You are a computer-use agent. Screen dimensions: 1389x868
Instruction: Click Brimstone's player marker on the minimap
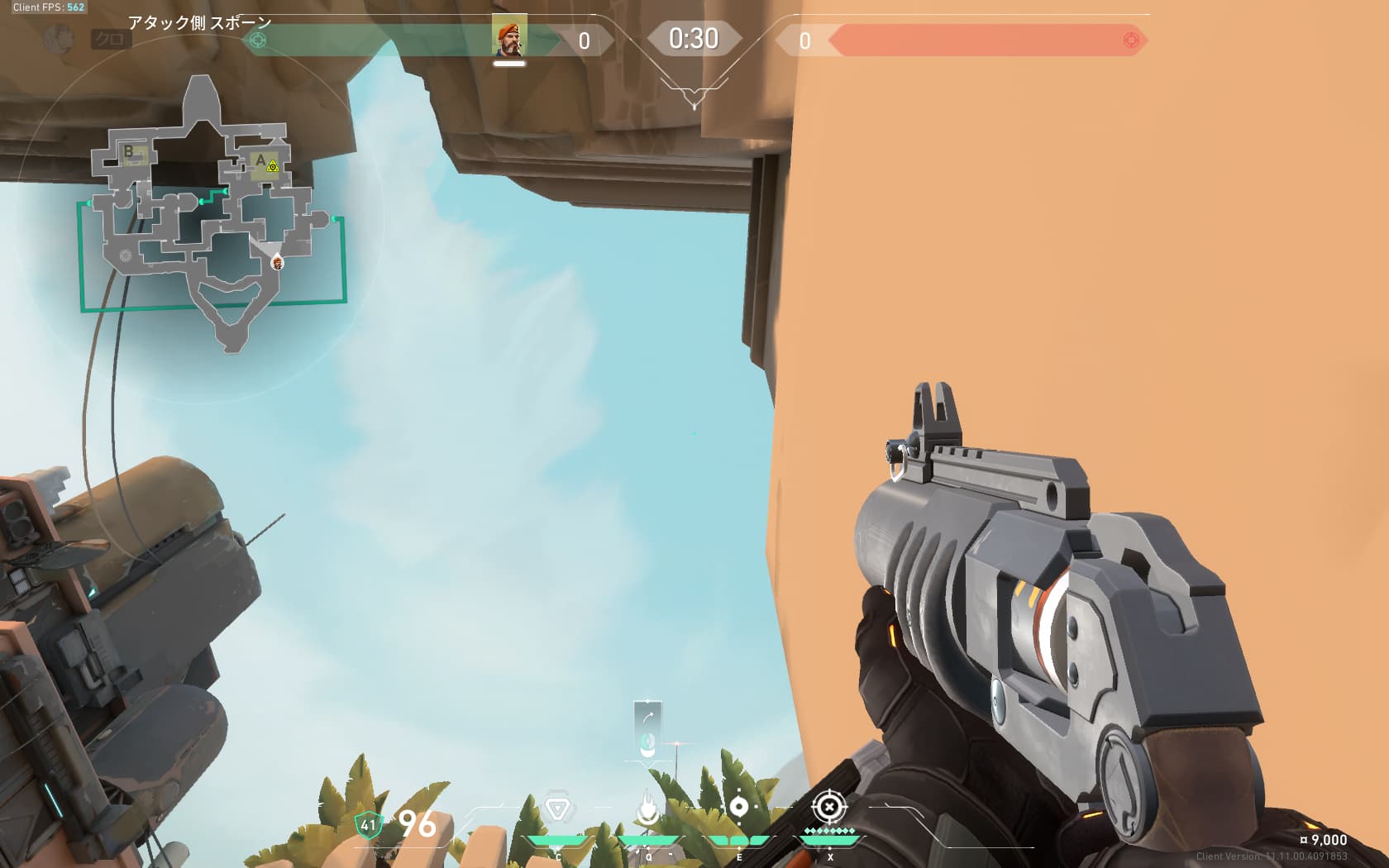pos(278,263)
